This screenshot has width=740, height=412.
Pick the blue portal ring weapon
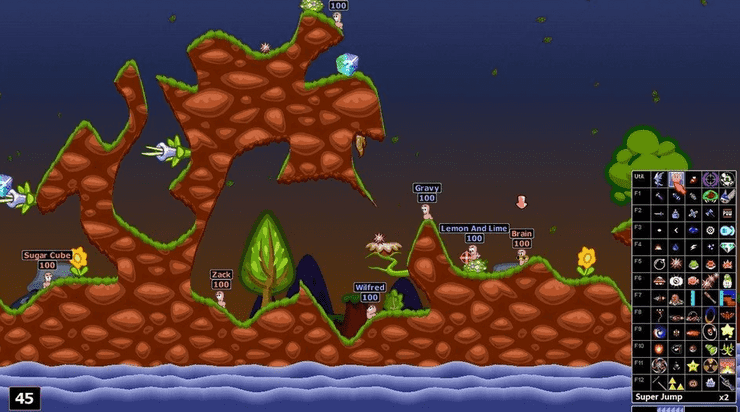(711, 314)
